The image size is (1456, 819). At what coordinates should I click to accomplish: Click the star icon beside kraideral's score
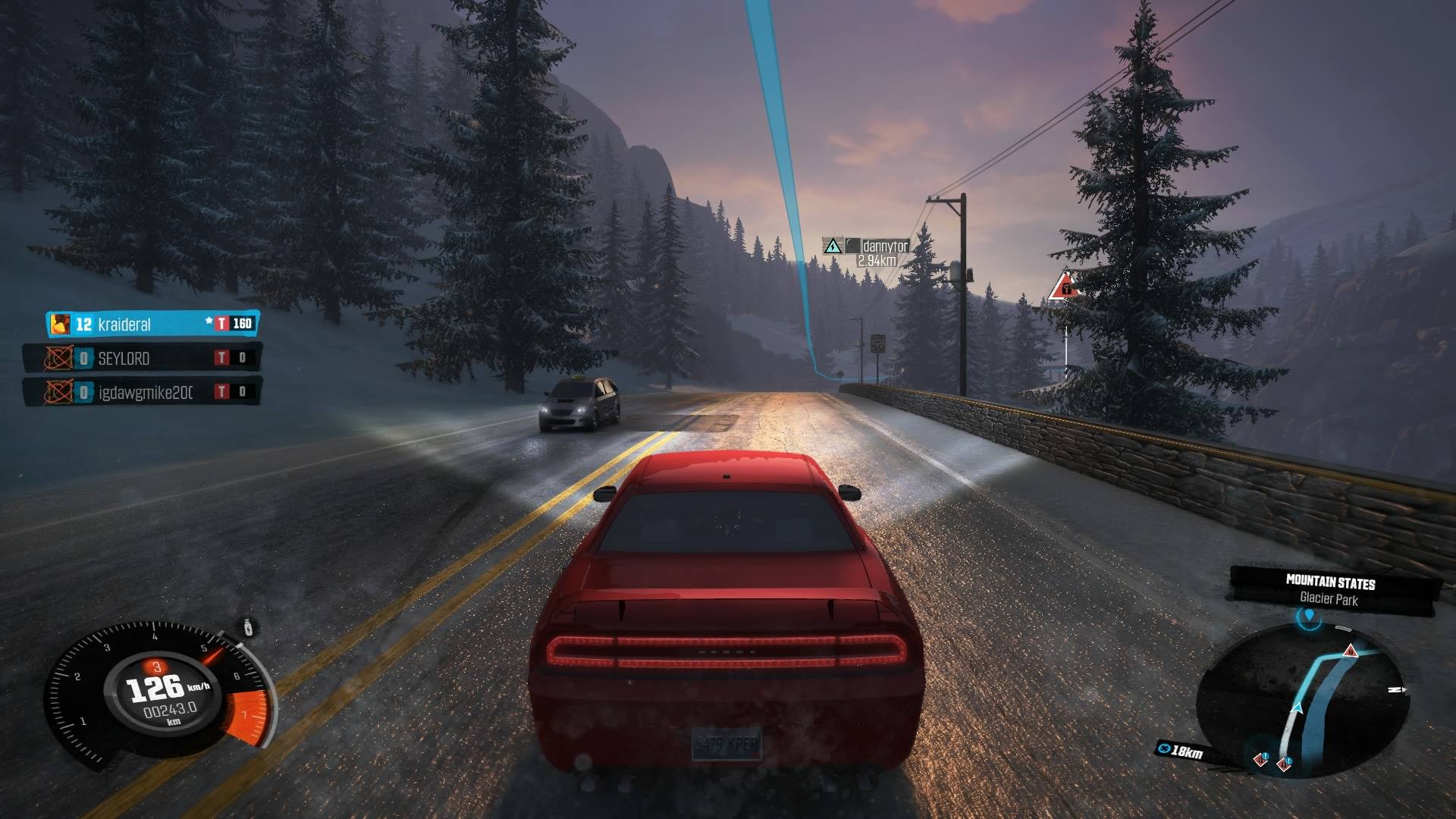click(209, 321)
